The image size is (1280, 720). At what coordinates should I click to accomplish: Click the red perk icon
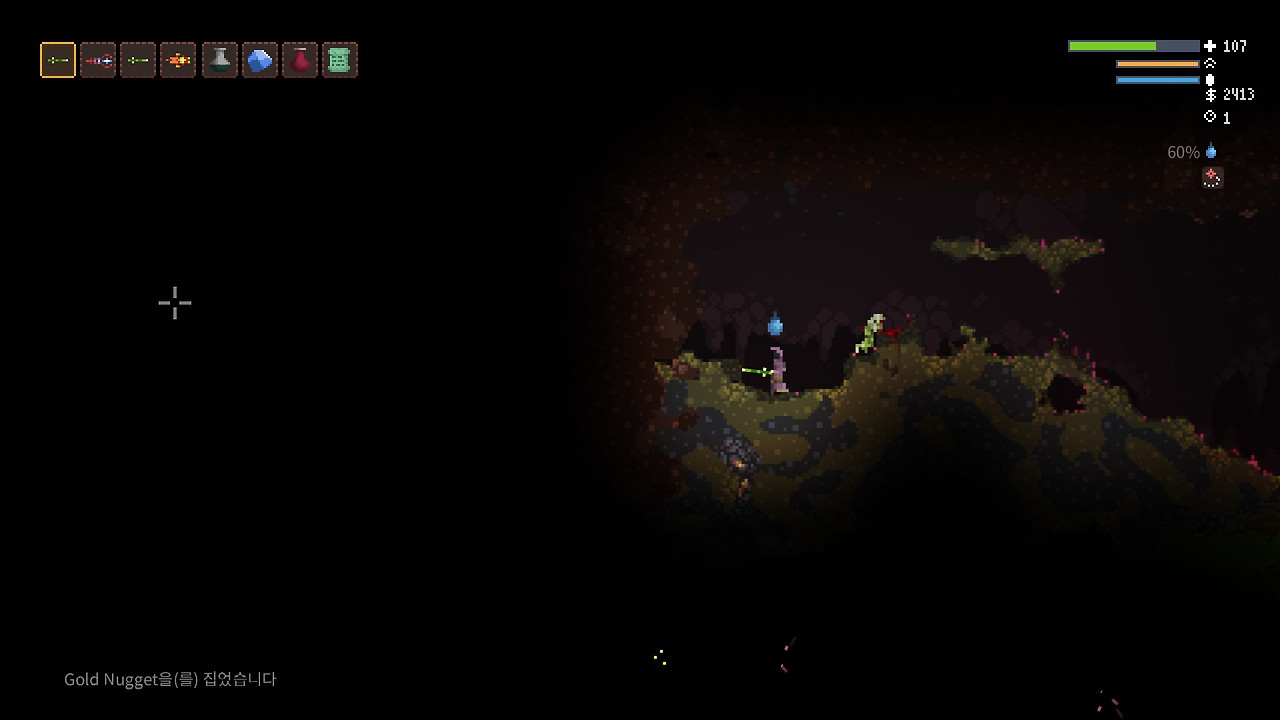pyautogui.click(x=1212, y=178)
